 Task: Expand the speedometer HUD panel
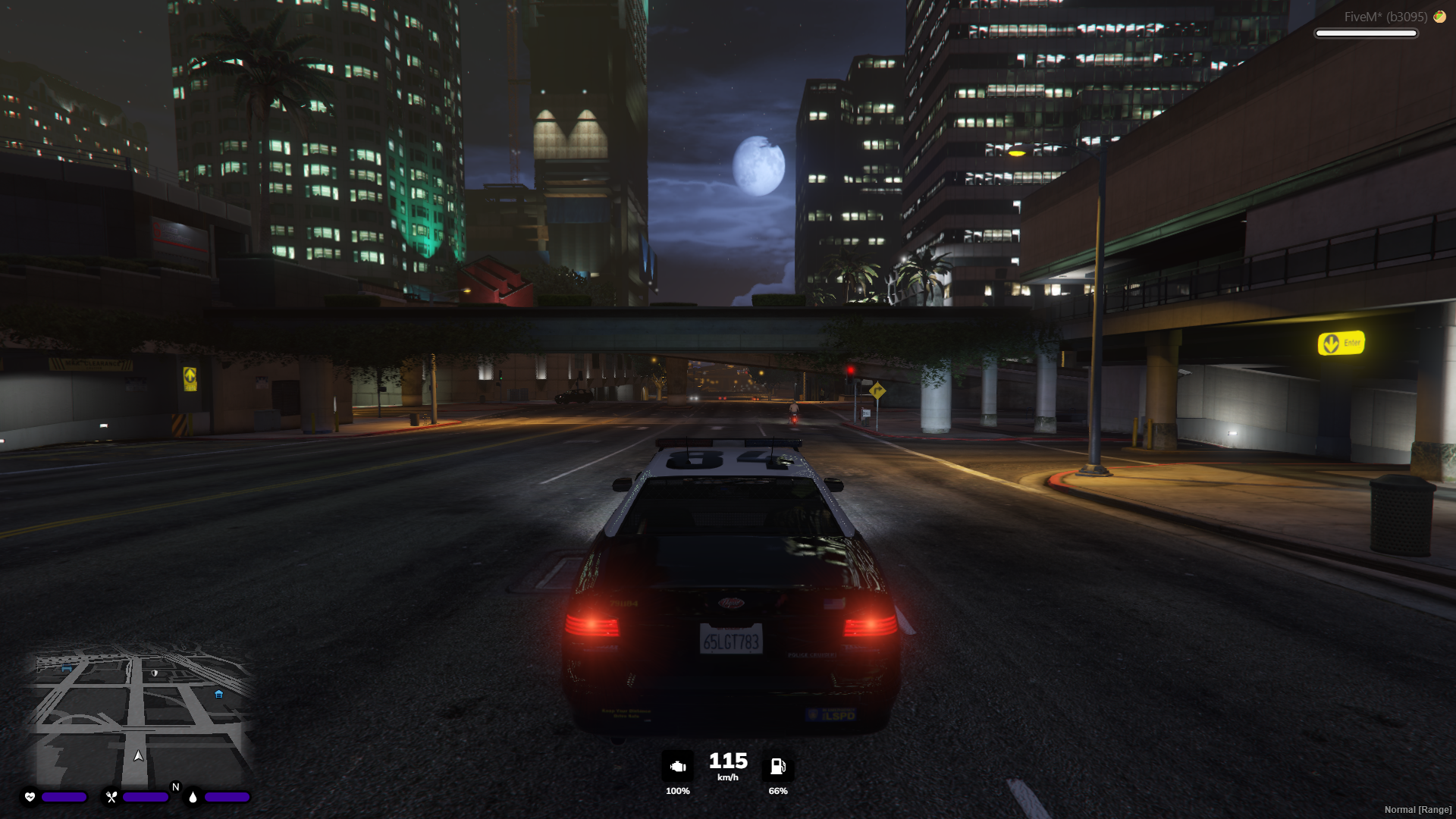726,768
